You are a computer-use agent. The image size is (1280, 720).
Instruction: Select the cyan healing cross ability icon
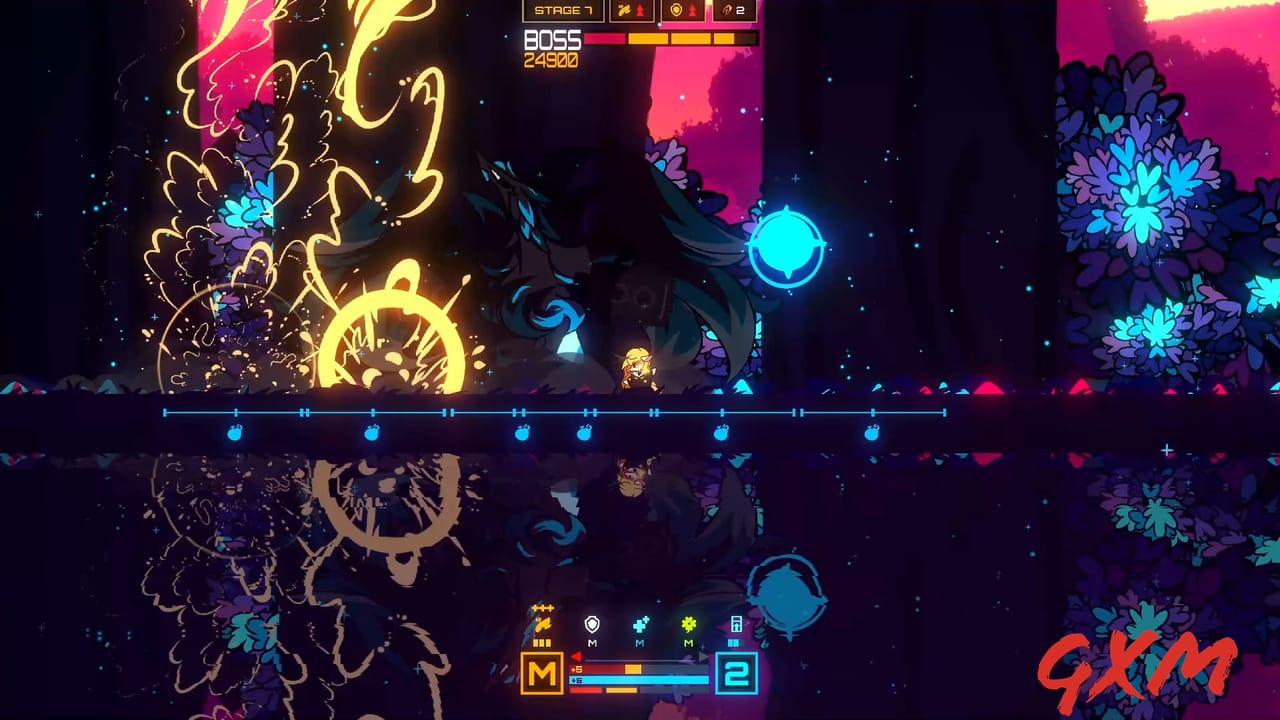640,622
